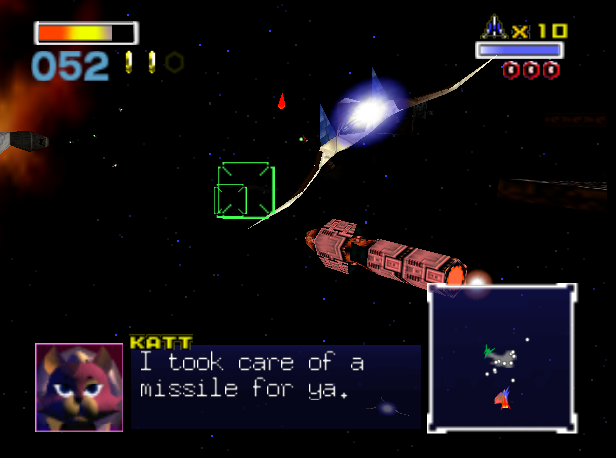Image resolution: width=616 pixels, height=458 pixels.
Task: Click the gold ring indicators
Action: [x=153, y=63]
